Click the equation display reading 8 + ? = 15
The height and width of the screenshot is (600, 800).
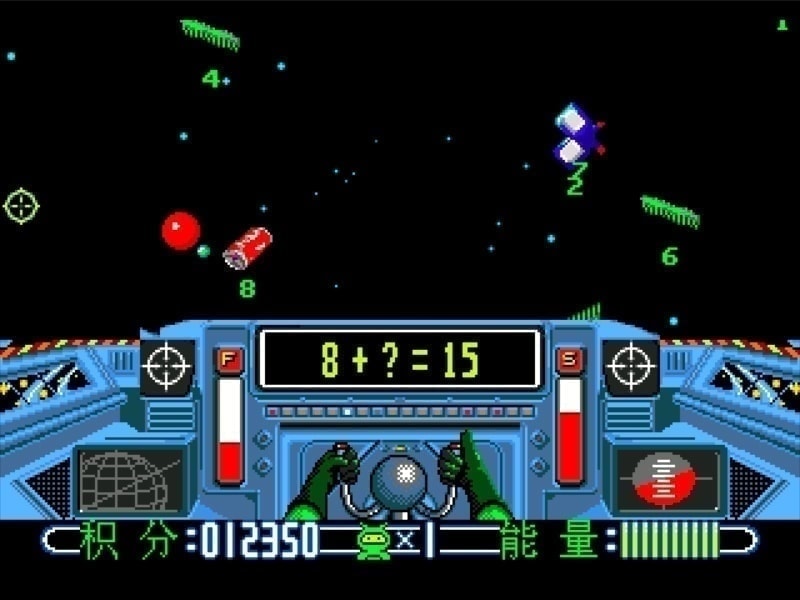tap(399, 359)
